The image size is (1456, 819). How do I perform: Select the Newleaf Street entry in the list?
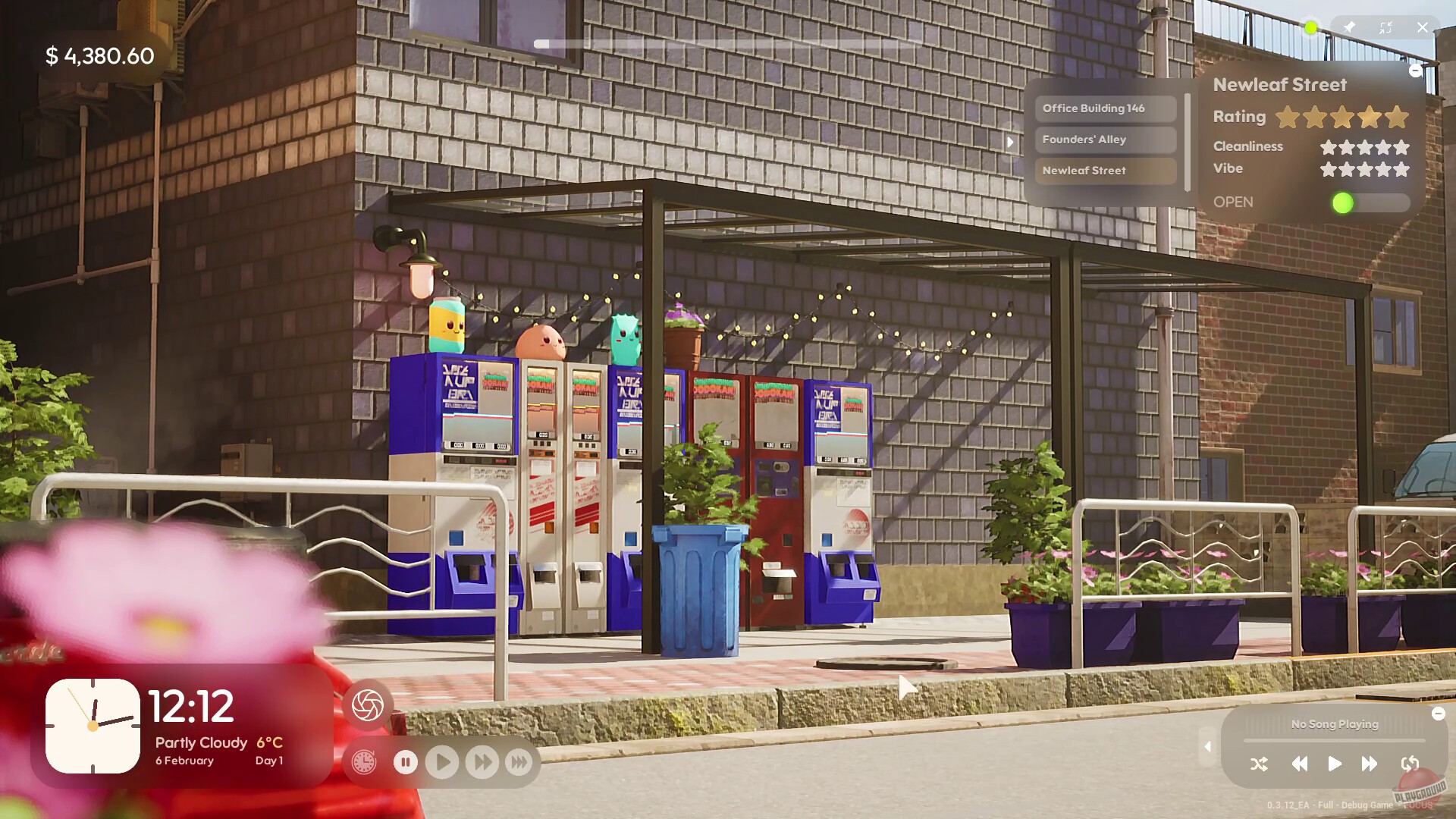[1104, 171]
